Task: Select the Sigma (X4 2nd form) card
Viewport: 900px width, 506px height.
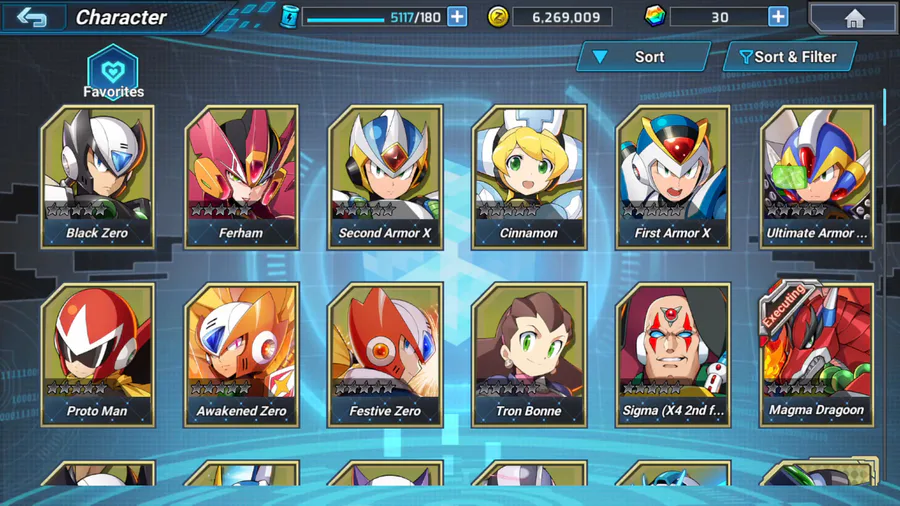Action: tap(673, 353)
